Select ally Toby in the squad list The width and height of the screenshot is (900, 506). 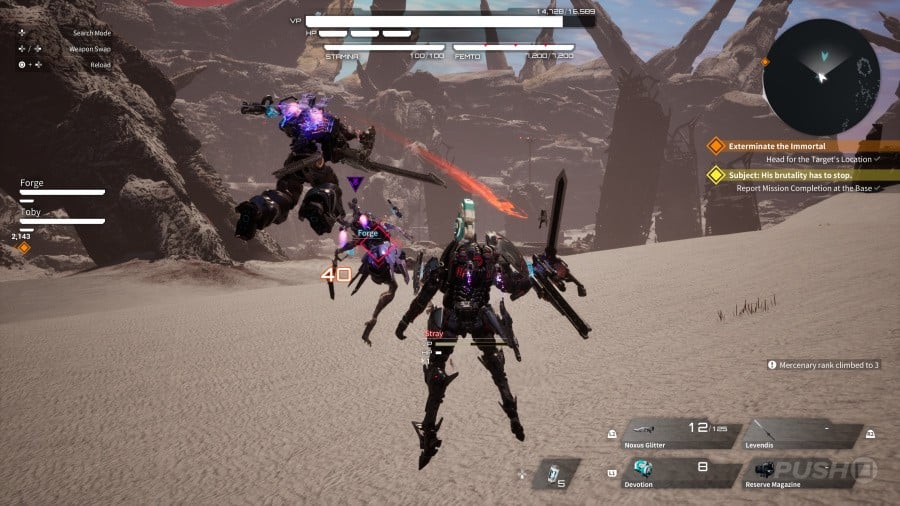pos(60,215)
